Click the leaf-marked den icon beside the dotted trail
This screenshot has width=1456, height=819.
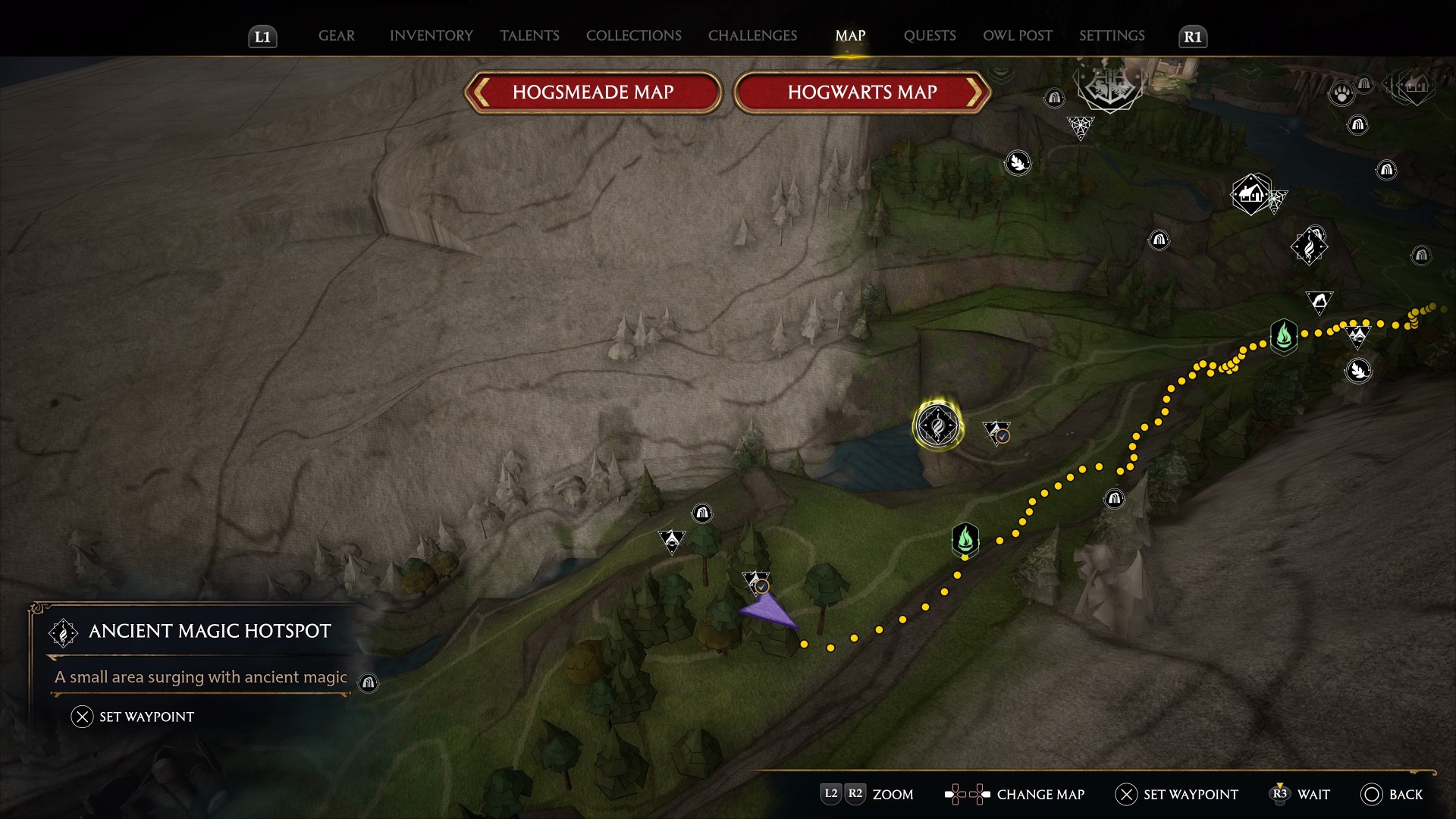(1359, 371)
